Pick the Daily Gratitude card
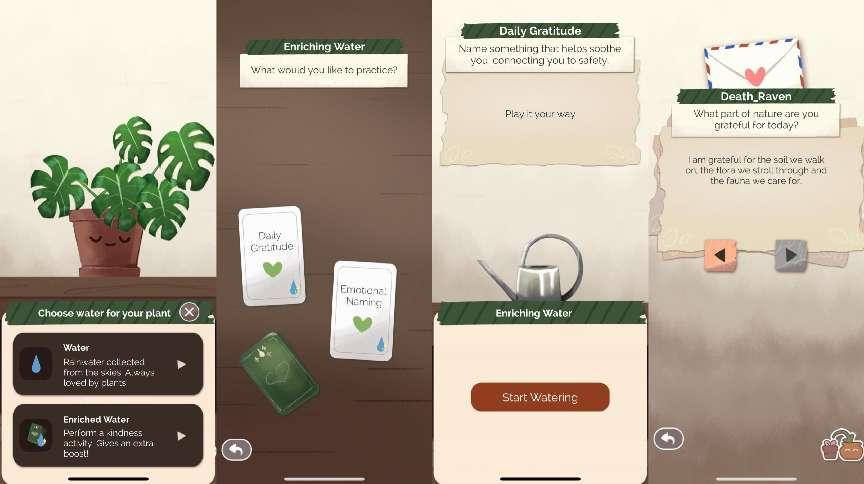This screenshot has height=484, width=864. [272, 255]
